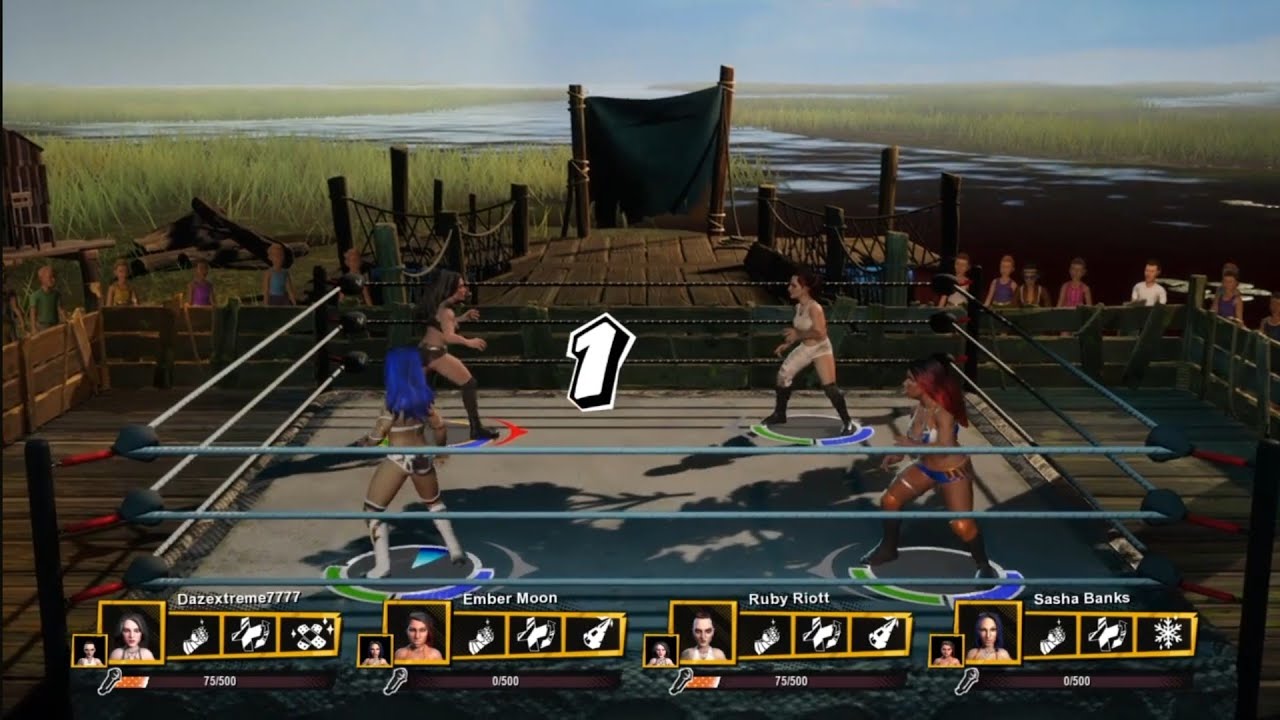This screenshot has width=1280, height=720.
Task: Activate Ruby Riott's glove power-up icon
Action: pos(764,635)
